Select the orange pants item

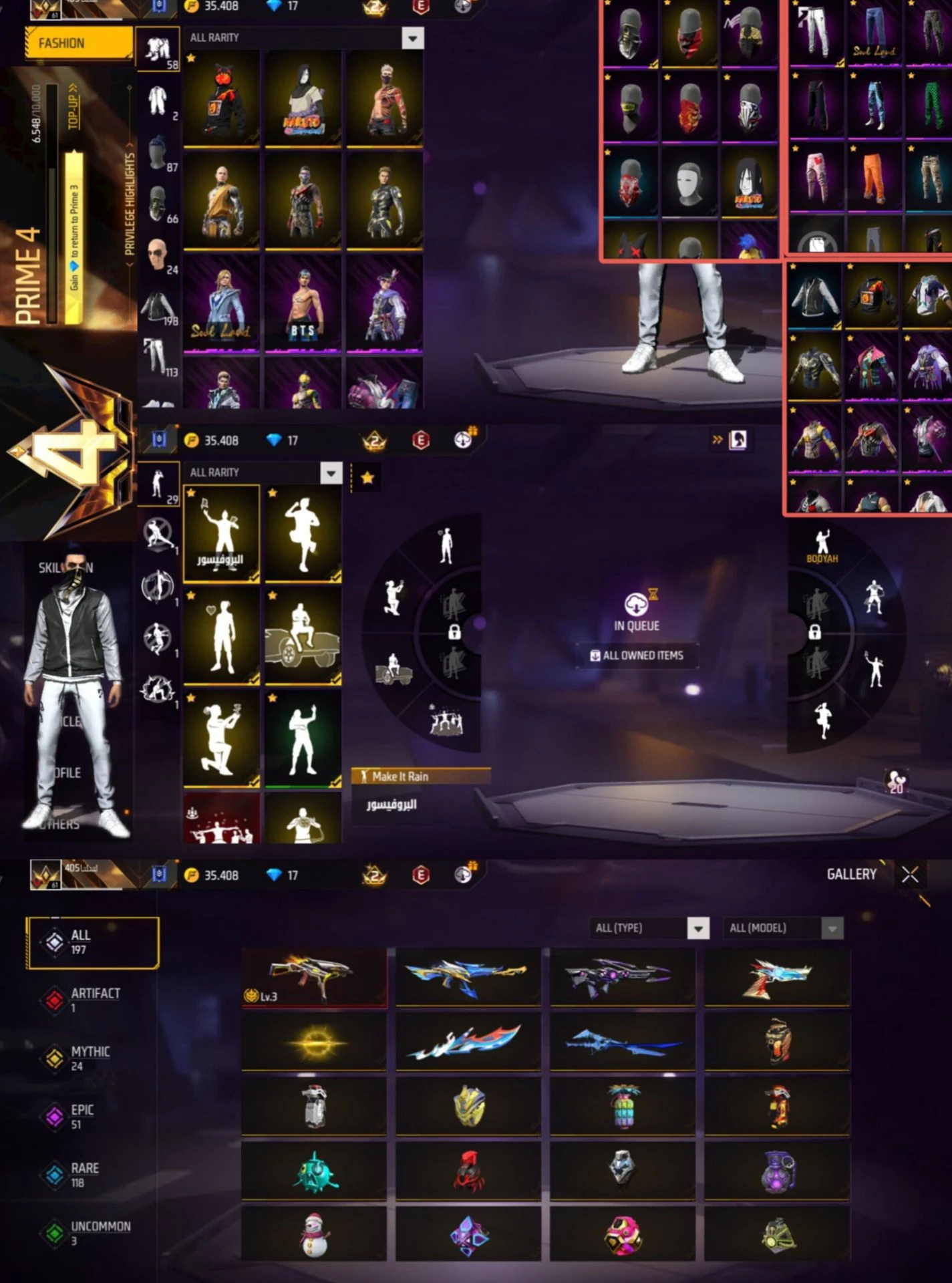(x=874, y=176)
